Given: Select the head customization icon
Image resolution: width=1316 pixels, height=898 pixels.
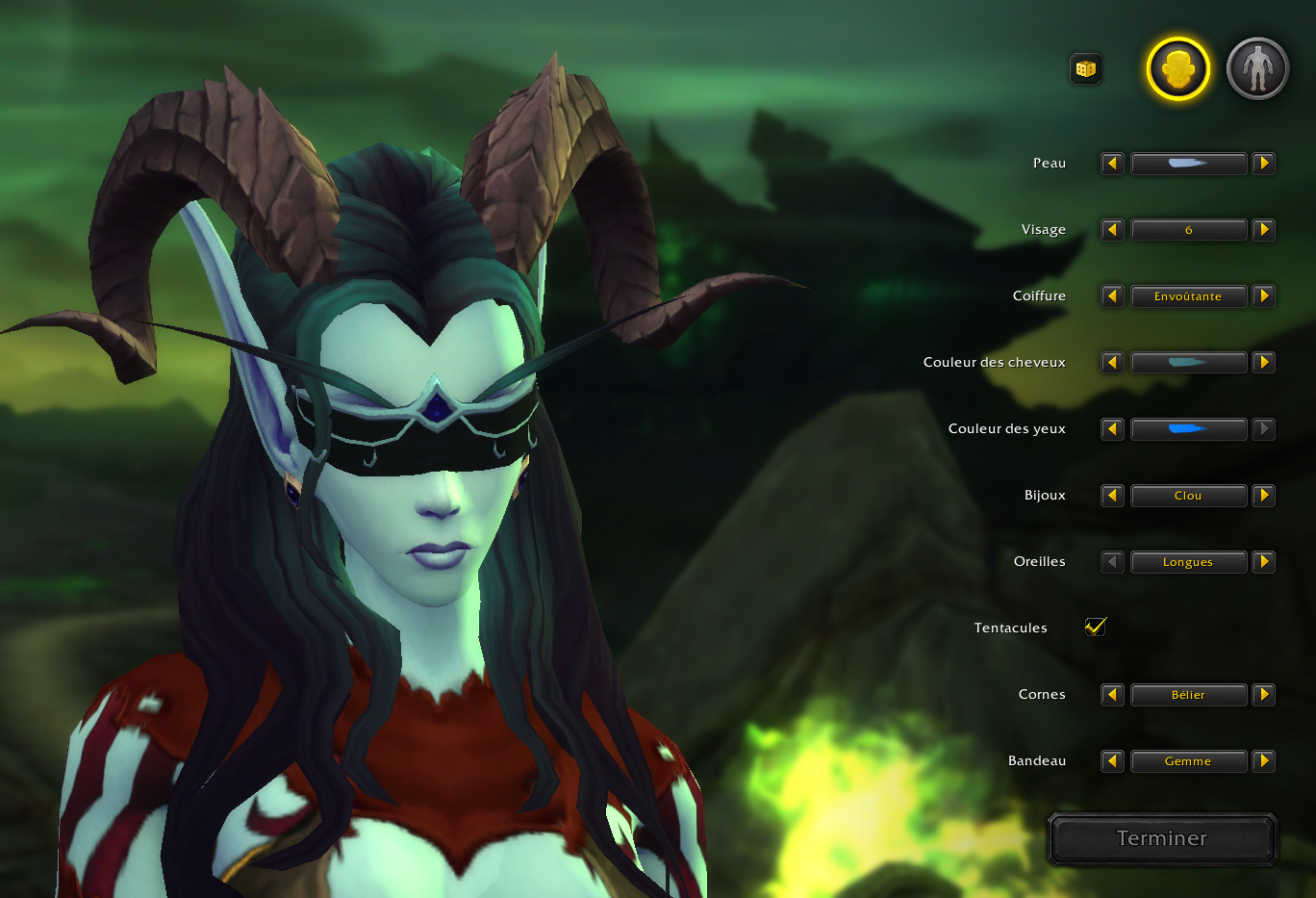Looking at the screenshot, I should coord(1176,68).
